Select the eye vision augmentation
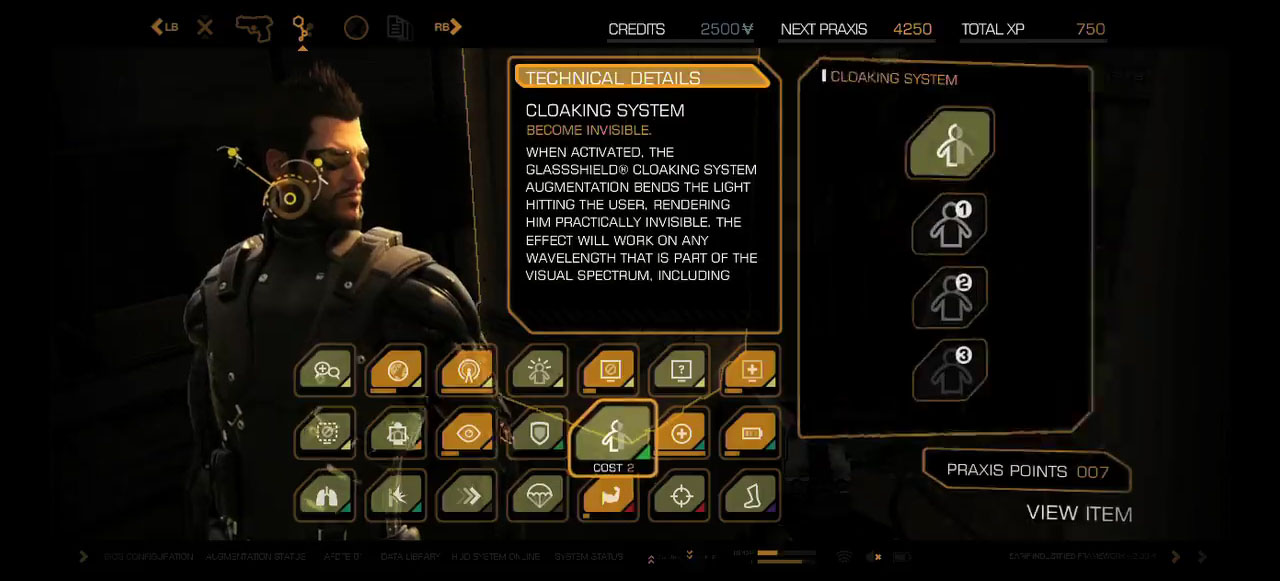The width and height of the screenshot is (1280, 581). pyautogui.click(x=468, y=434)
